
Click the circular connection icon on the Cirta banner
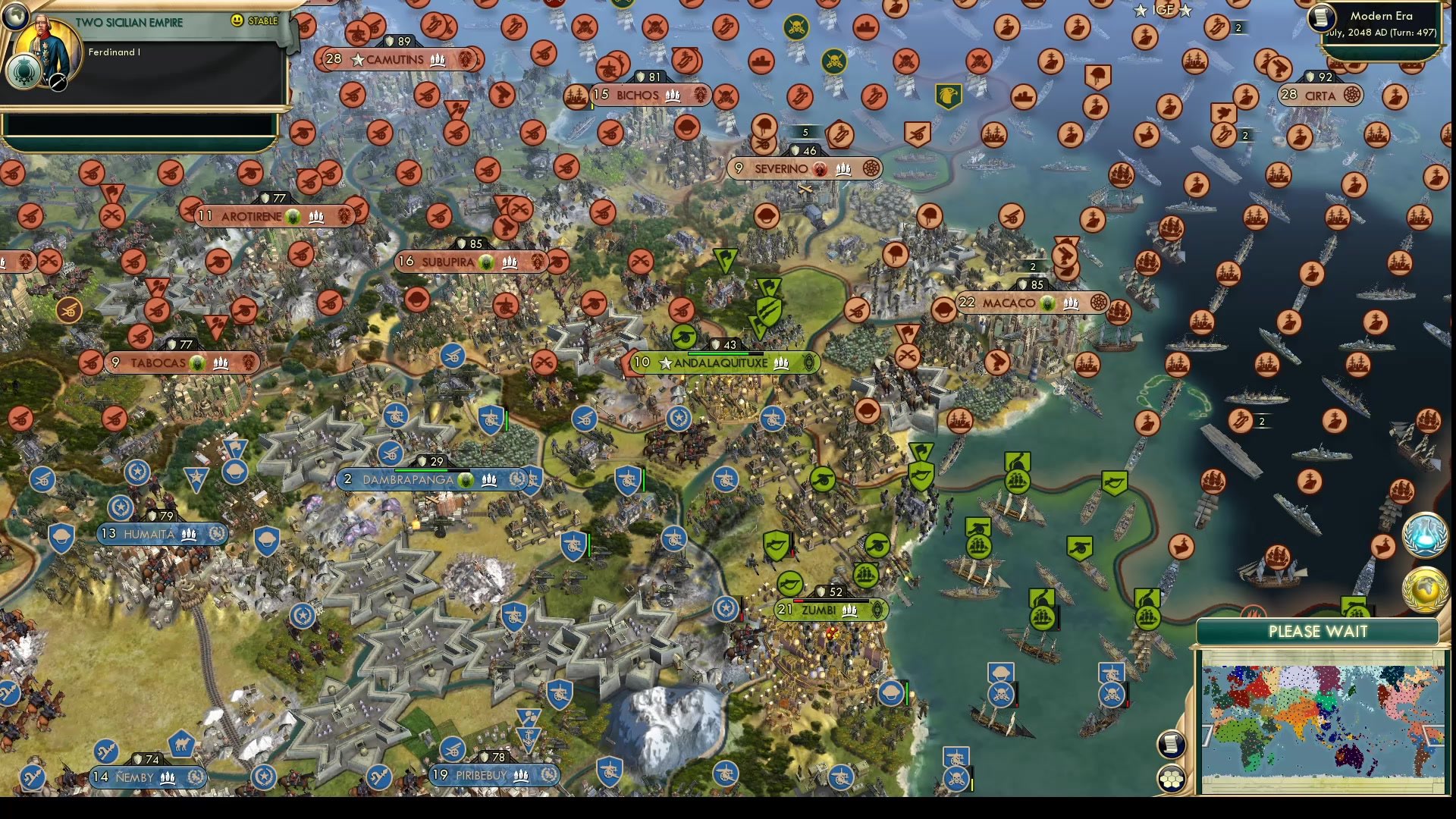click(x=1353, y=94)
